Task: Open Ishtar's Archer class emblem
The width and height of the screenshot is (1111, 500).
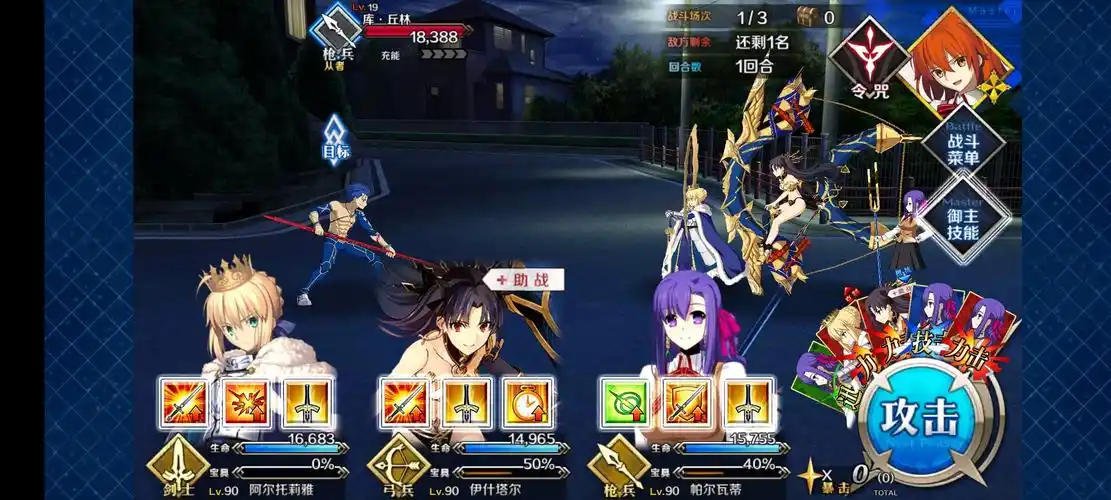Action: (397, 462)
